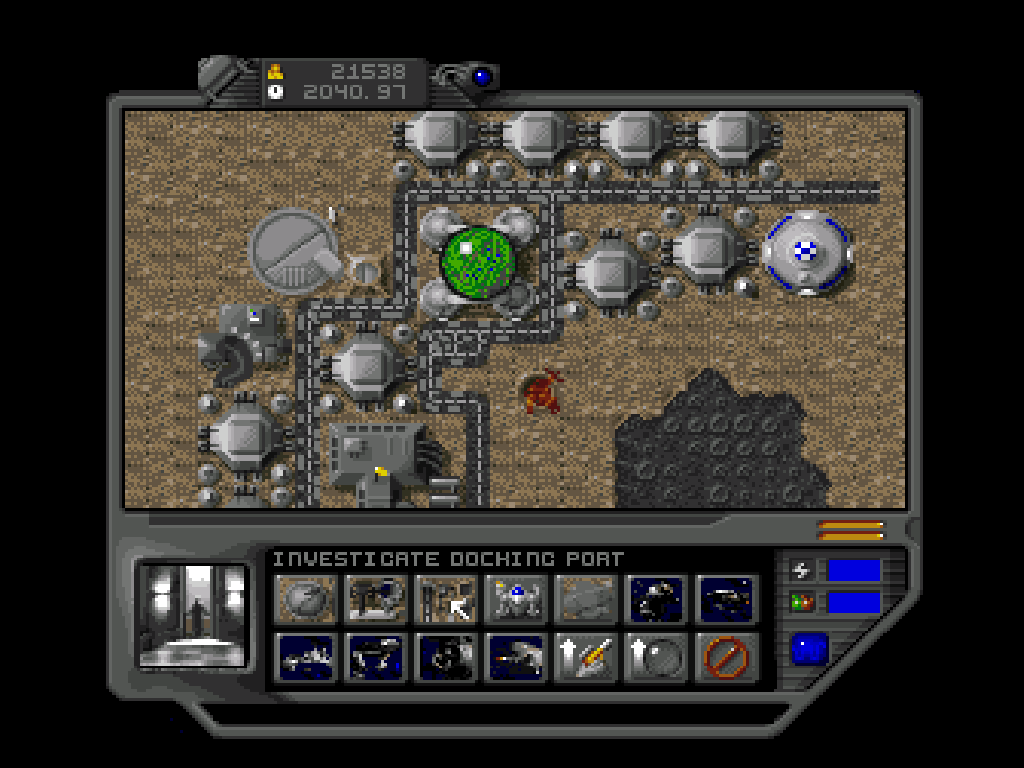Select the blue-and-white domed building icon
Screen dimensions: 1024x768
(517, 599)
